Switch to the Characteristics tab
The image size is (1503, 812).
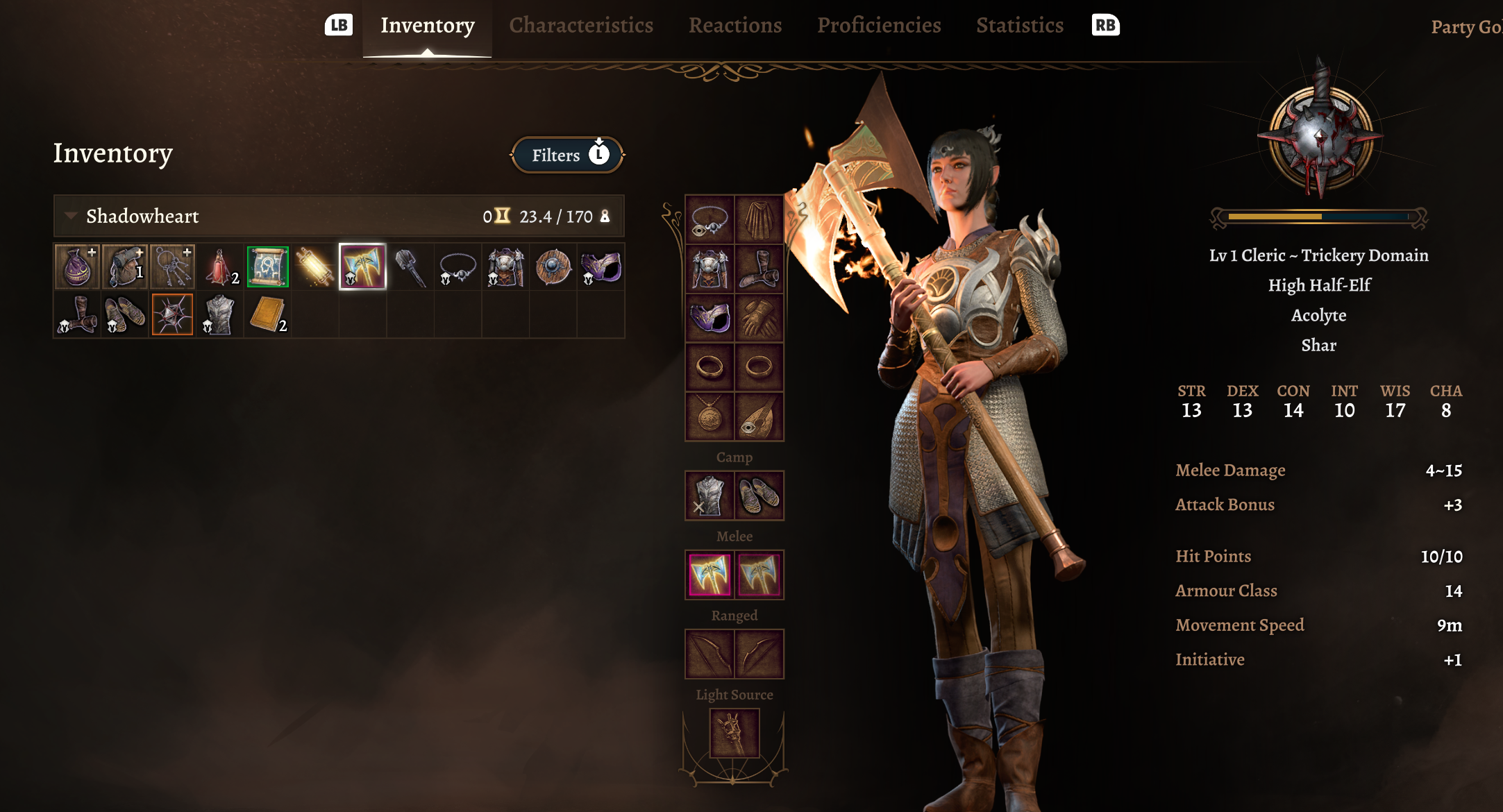(x=580, y=26)
